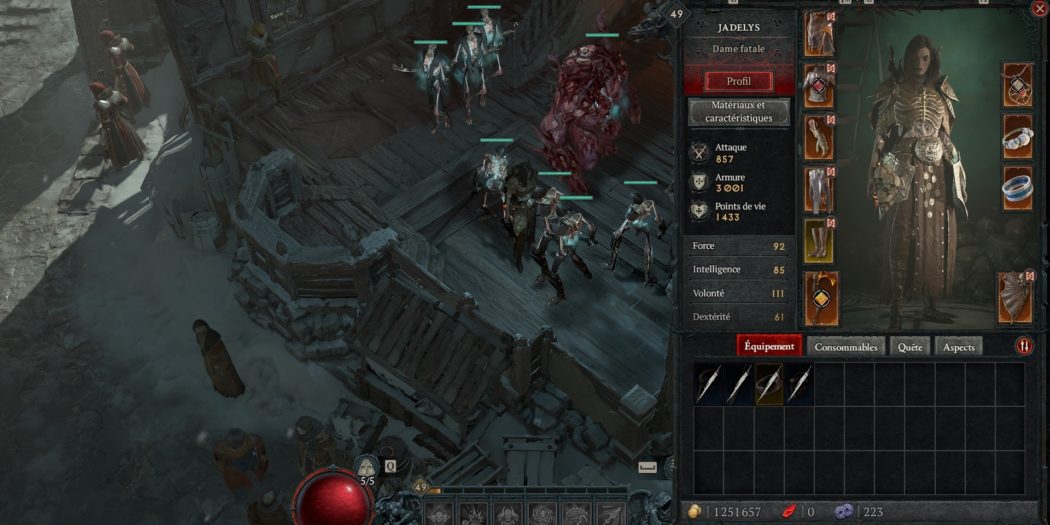Viewport: 1050px width, 525px height.
Task: Switch to the Consommables tab
Action: point(846,346)
